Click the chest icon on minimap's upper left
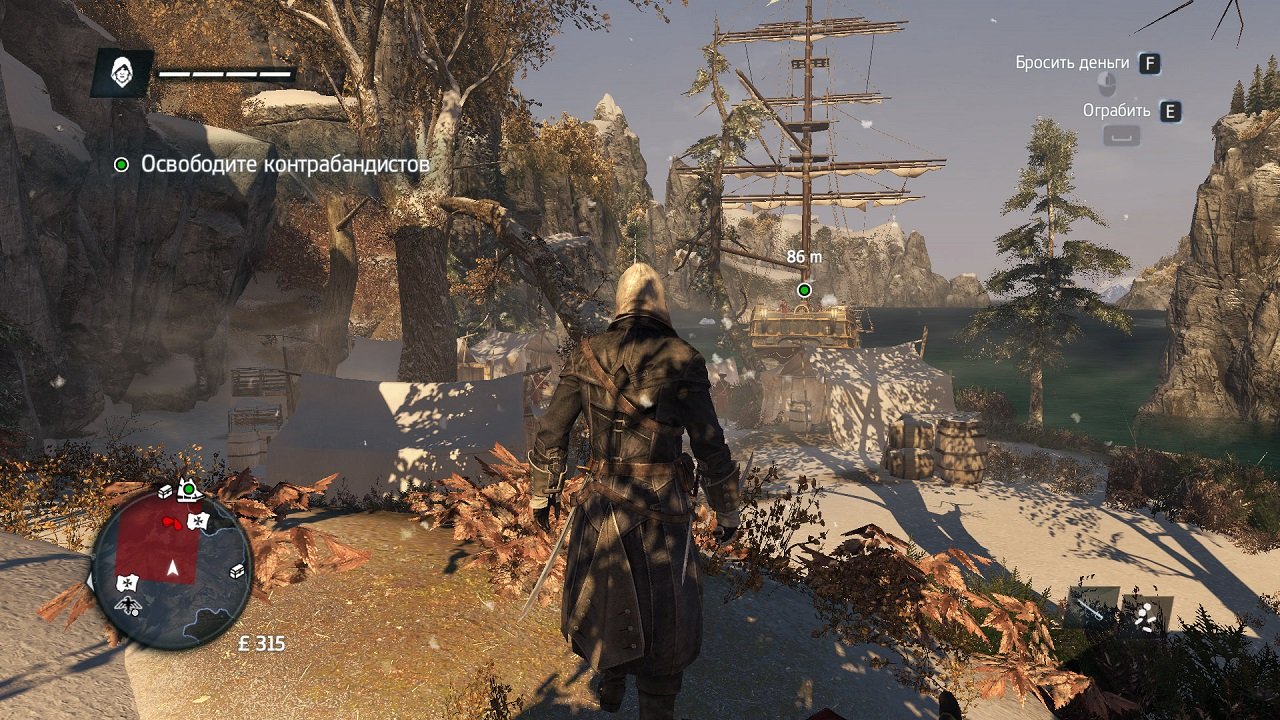 (164, 493)
